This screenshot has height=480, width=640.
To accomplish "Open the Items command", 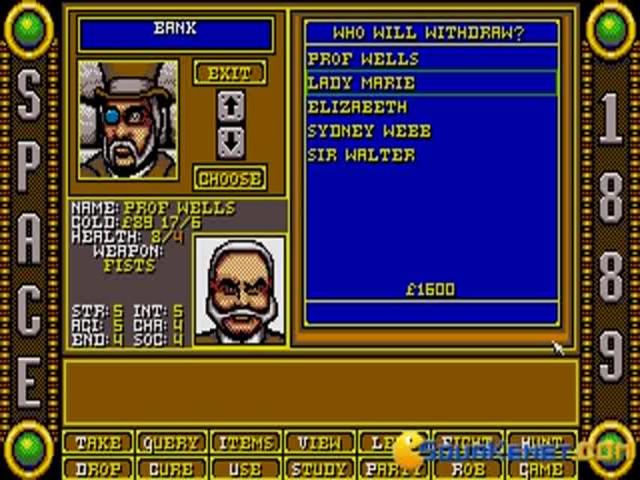I will pos(244,443).
